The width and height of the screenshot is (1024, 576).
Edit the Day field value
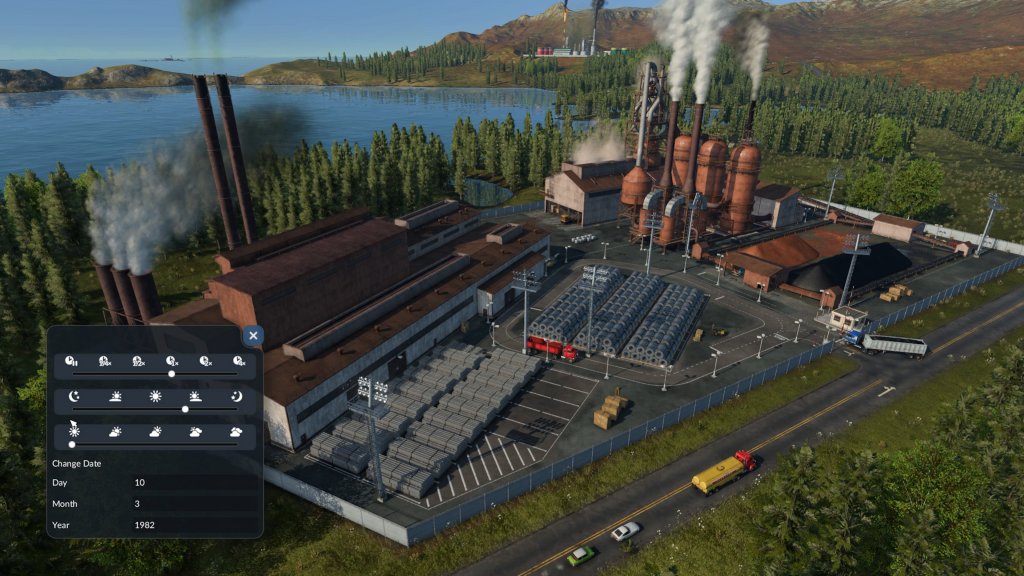click(x=190, y=482)
